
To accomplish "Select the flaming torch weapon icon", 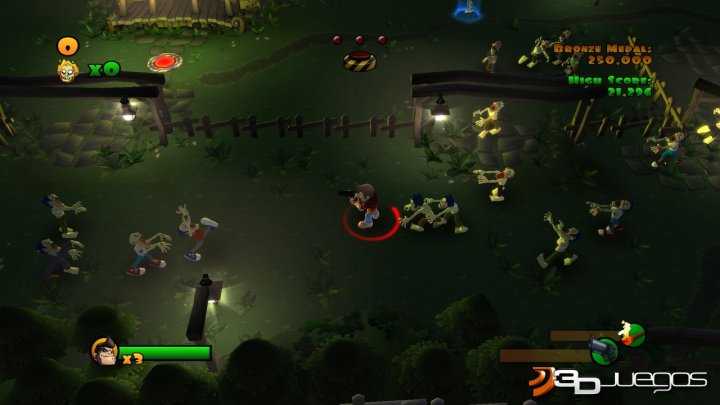I will pyautogui.click(x=630, y=333).
